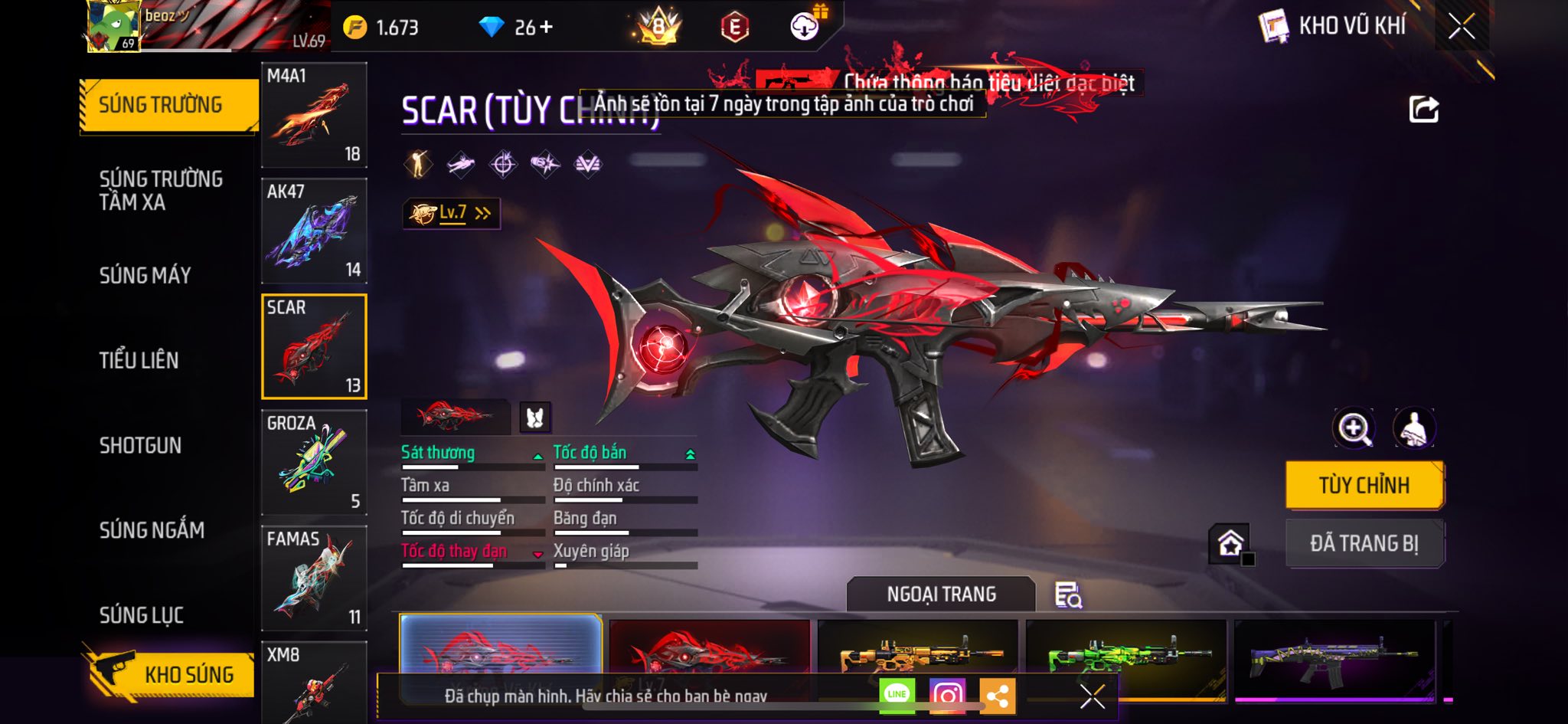
Task: Click the ĐÃ TRANG BỊ button
Action: [1364, 543]
